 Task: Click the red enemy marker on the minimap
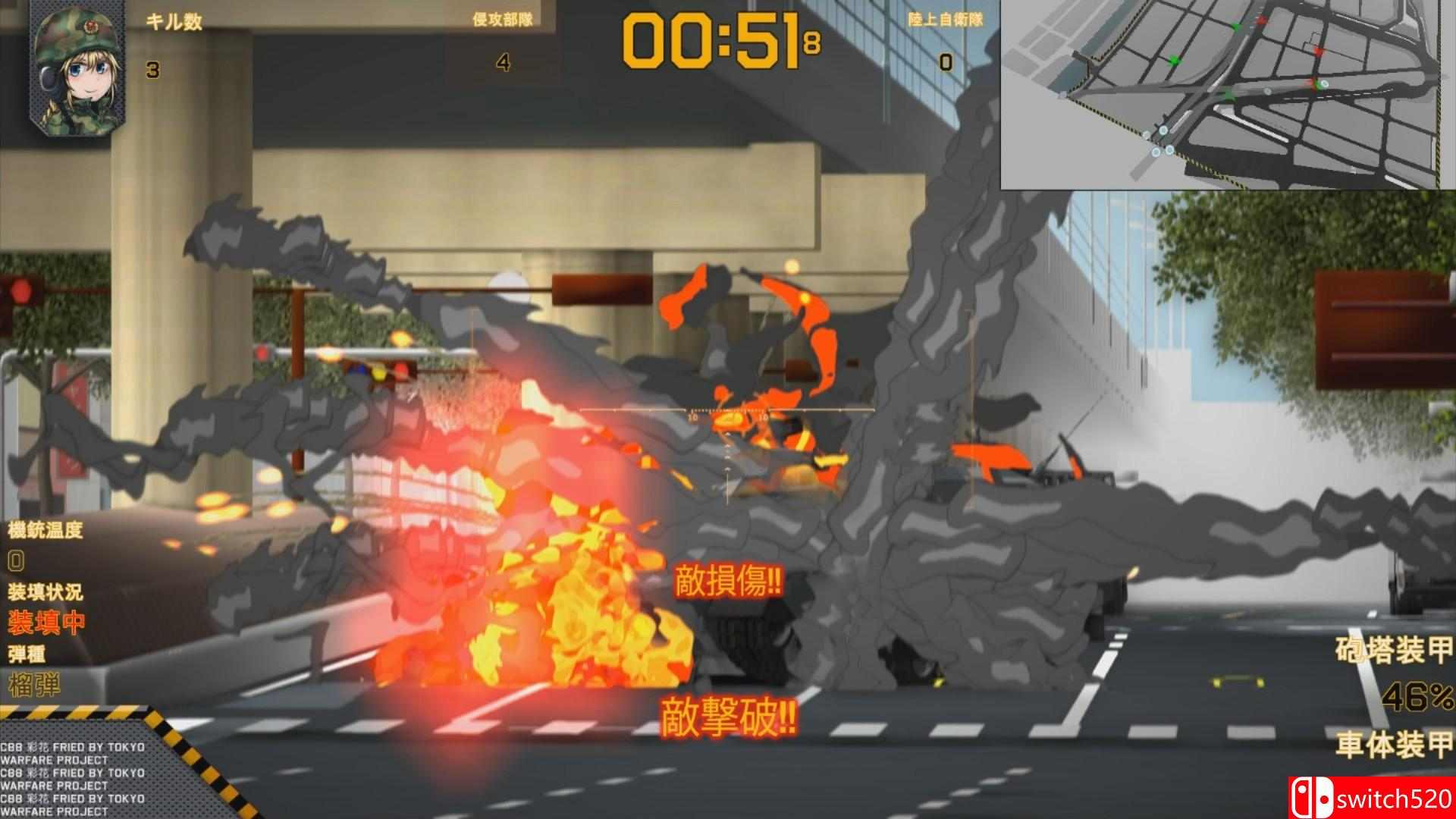pyautogui.click(x=1317, y=51)
